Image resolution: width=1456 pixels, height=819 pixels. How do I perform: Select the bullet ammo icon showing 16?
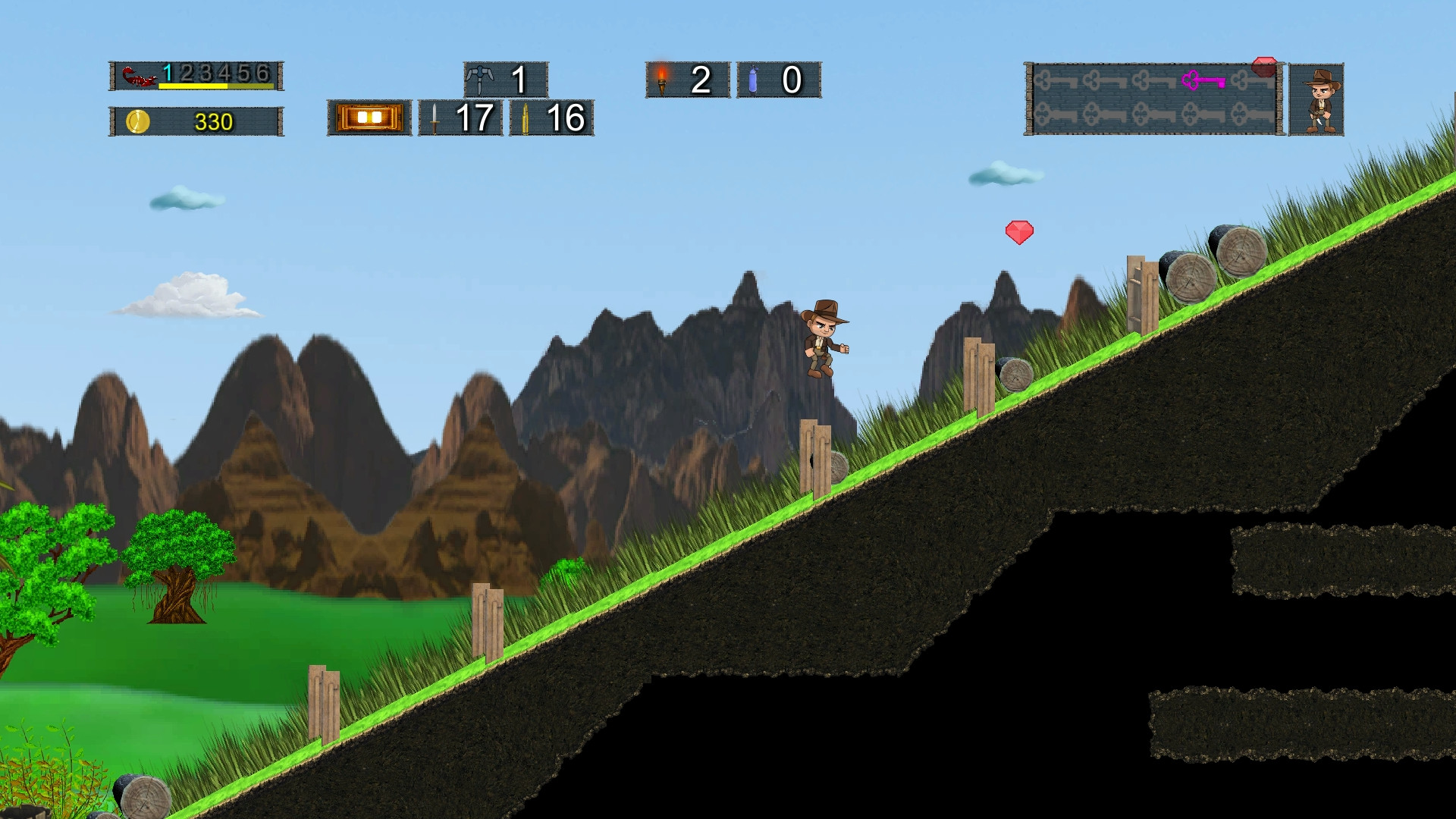pos(526,118)
